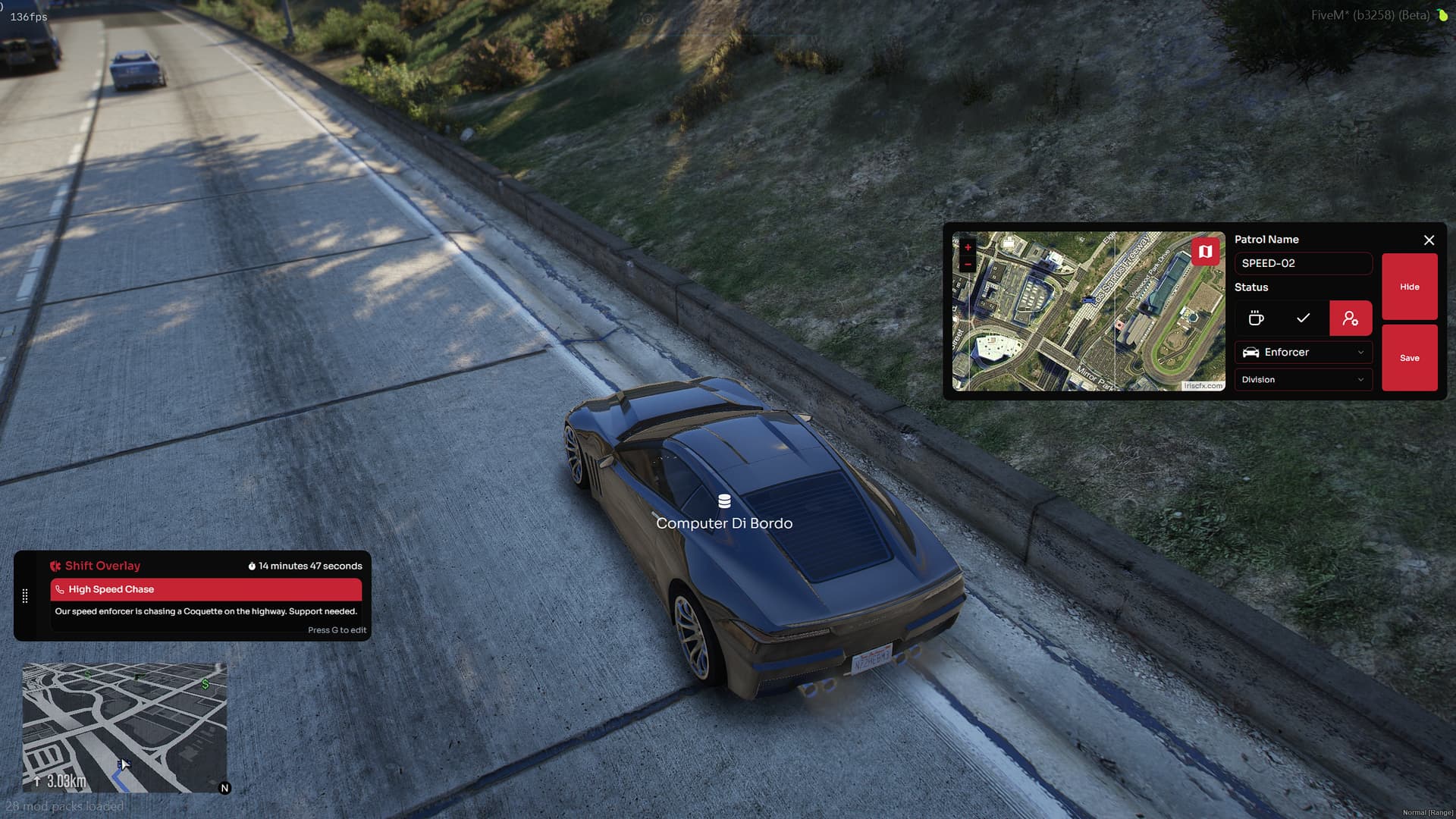Click the GTA minimap
The width and height of the screenshot is (1456, 819).
point(124,726)
